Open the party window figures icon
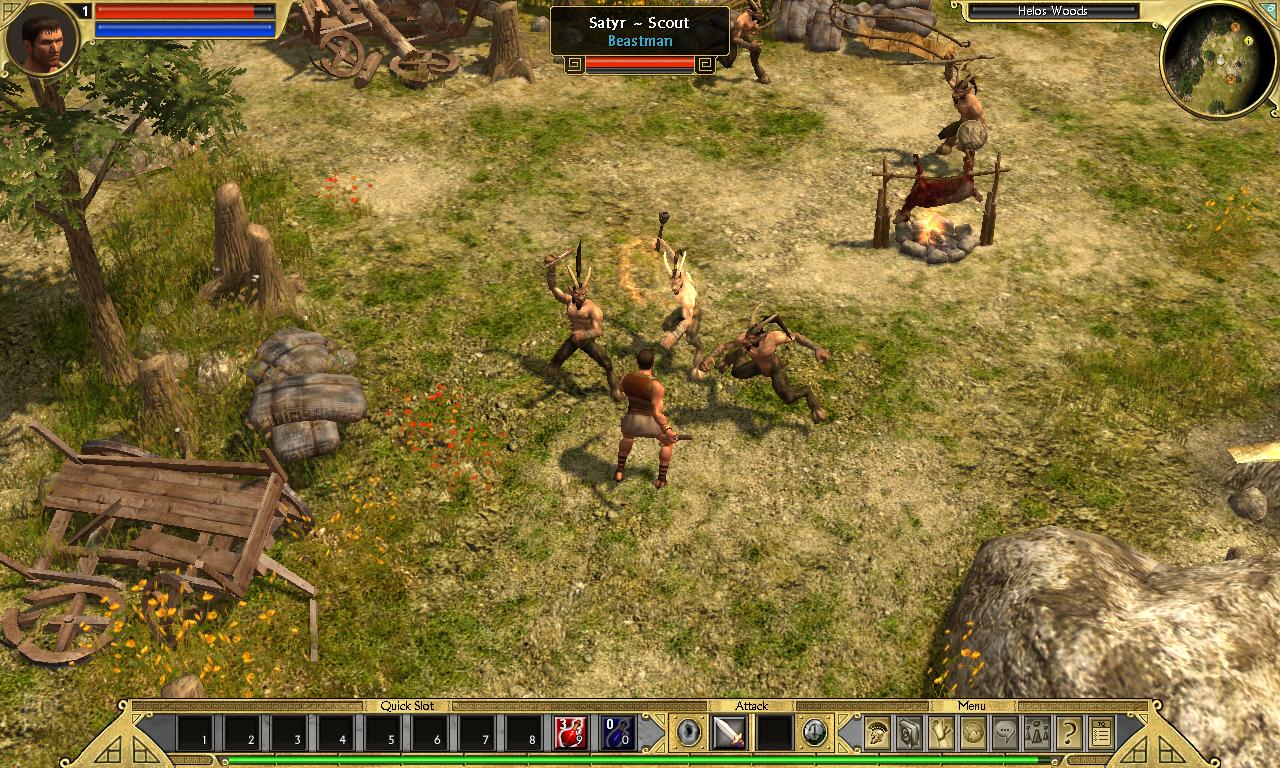 tap(1037, 733)
